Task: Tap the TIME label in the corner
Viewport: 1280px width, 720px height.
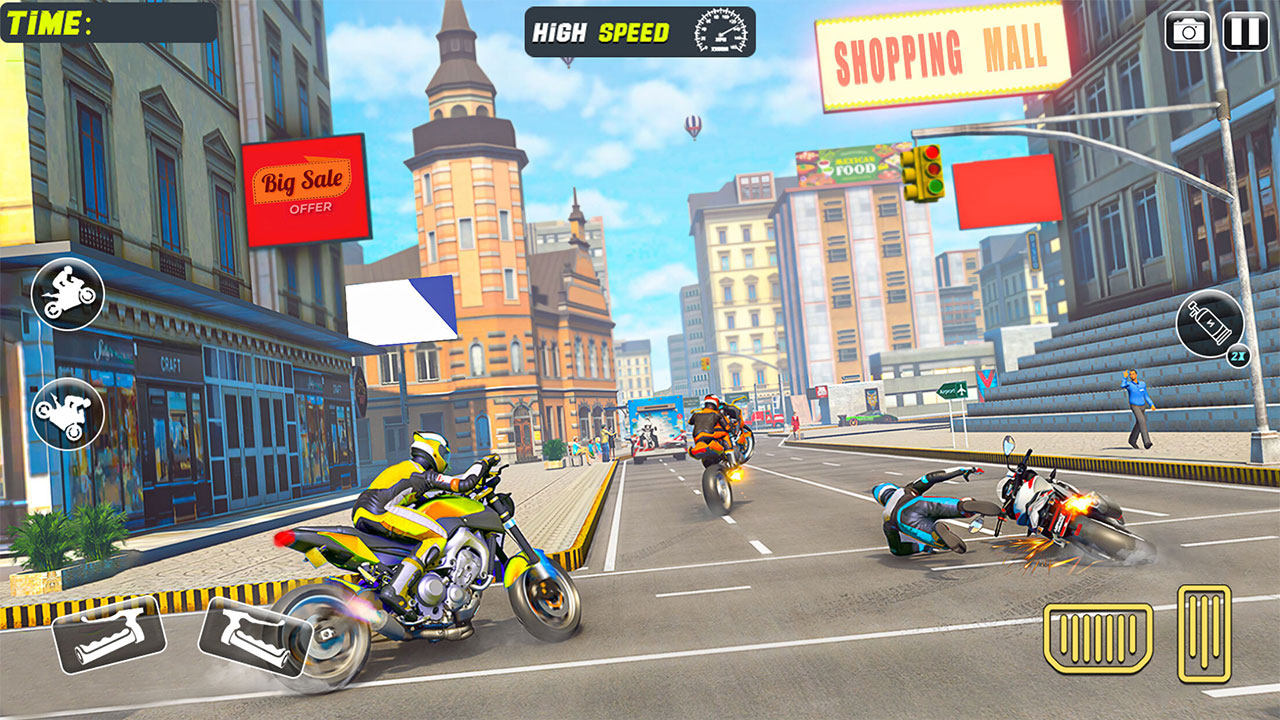Action: pyautogui.click(x=45, y=21)
